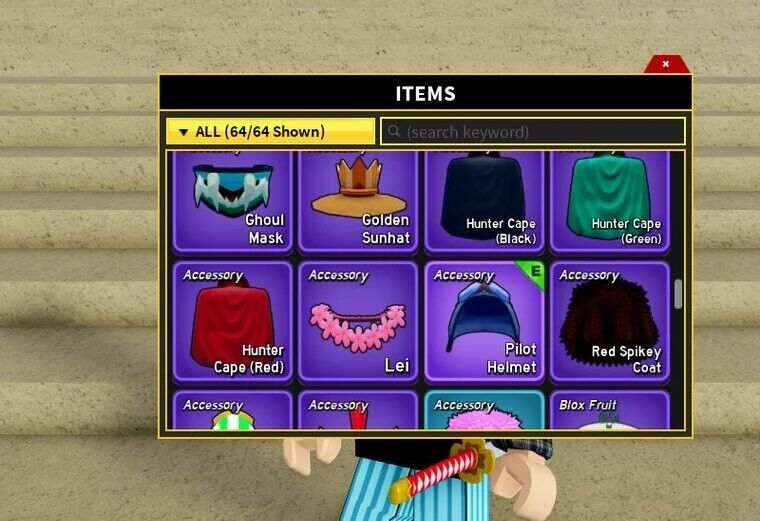The width and height of the screenshot is (760, 521).
Task: Select the equipped Pilot Helmet
Action: click(484, 322)
